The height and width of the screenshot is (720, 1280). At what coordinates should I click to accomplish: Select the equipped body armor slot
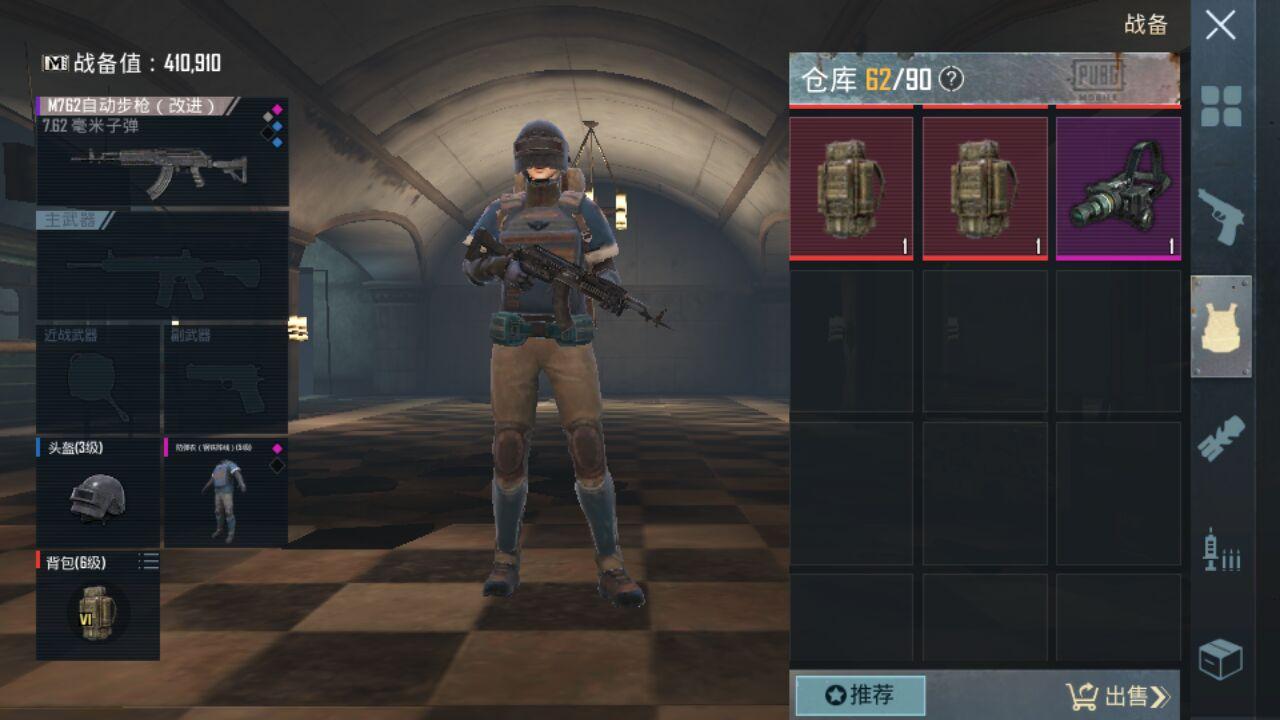click(226, 492)
